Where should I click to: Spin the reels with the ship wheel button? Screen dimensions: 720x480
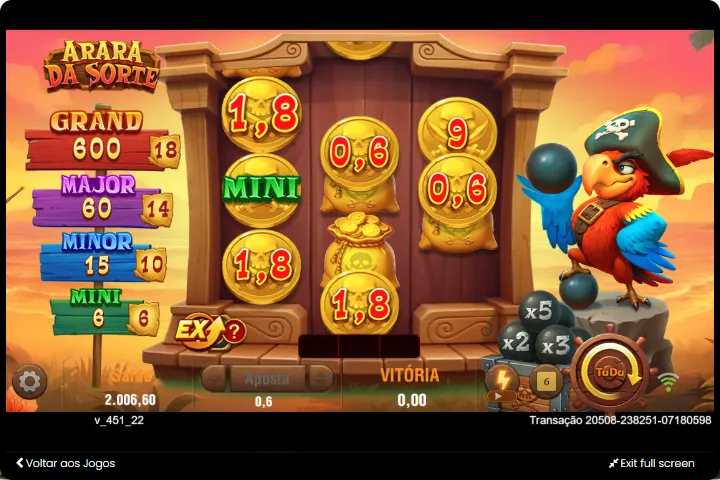click(609, 372)
